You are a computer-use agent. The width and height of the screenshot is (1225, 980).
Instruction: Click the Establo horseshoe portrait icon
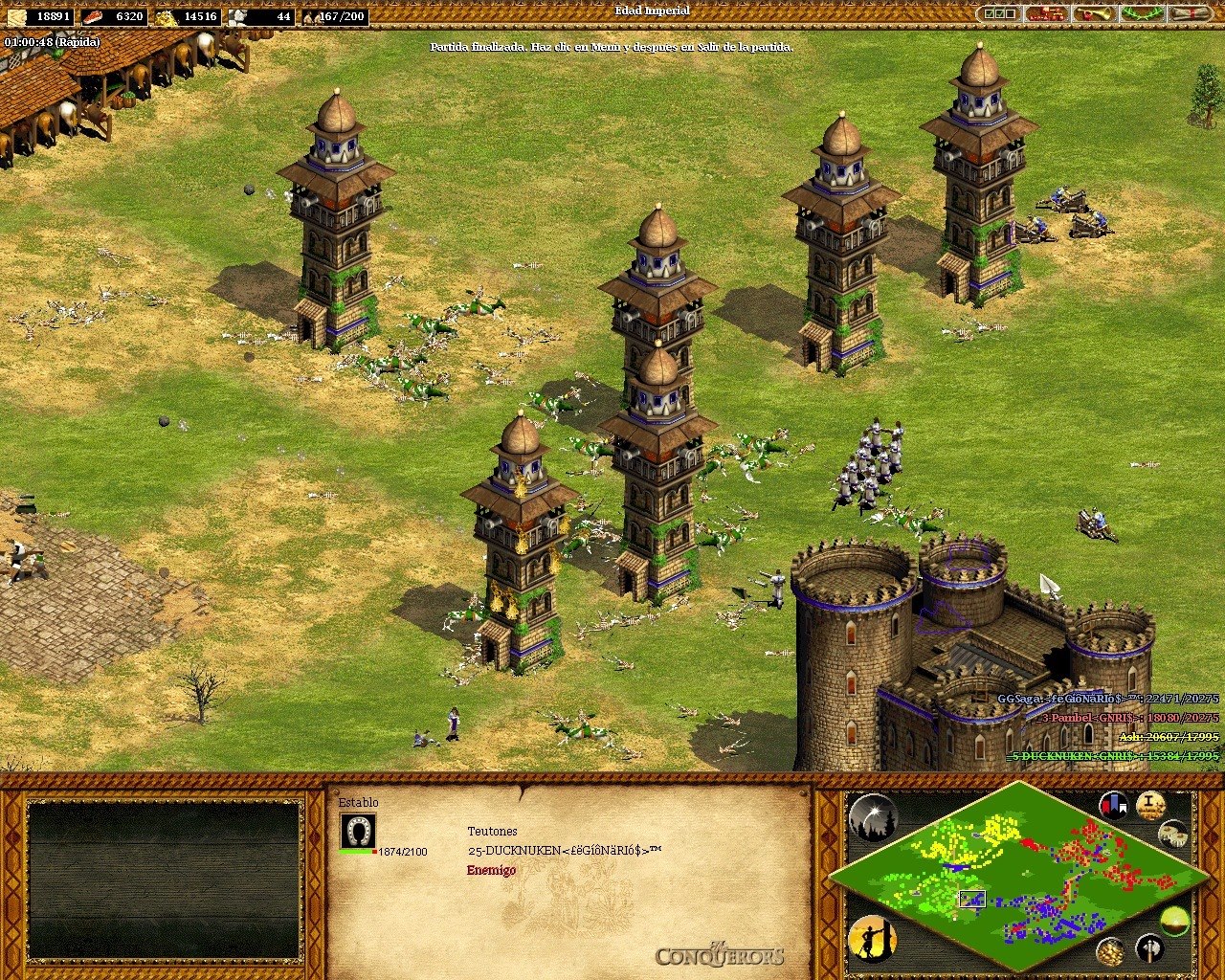click(358, 831)
